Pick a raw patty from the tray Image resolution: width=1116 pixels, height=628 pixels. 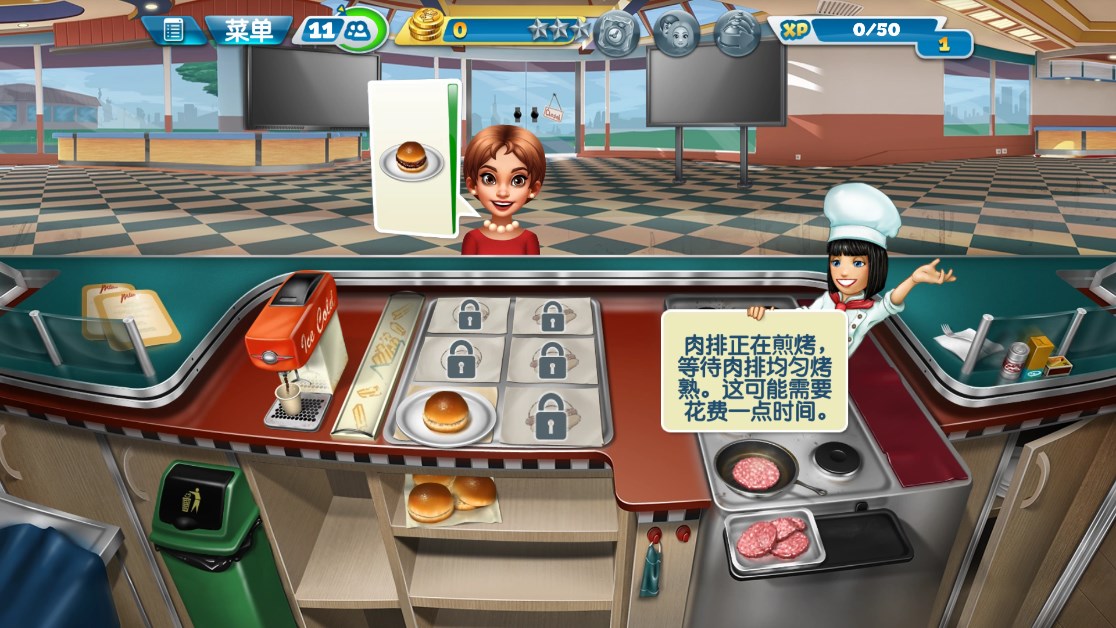[x=773, y=540]
